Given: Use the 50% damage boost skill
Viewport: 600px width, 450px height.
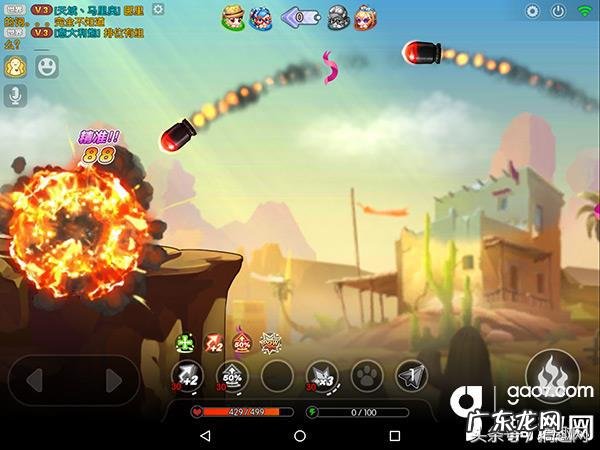Looking at the screenshot, I should pyautogui.click(x=231, y=377).
